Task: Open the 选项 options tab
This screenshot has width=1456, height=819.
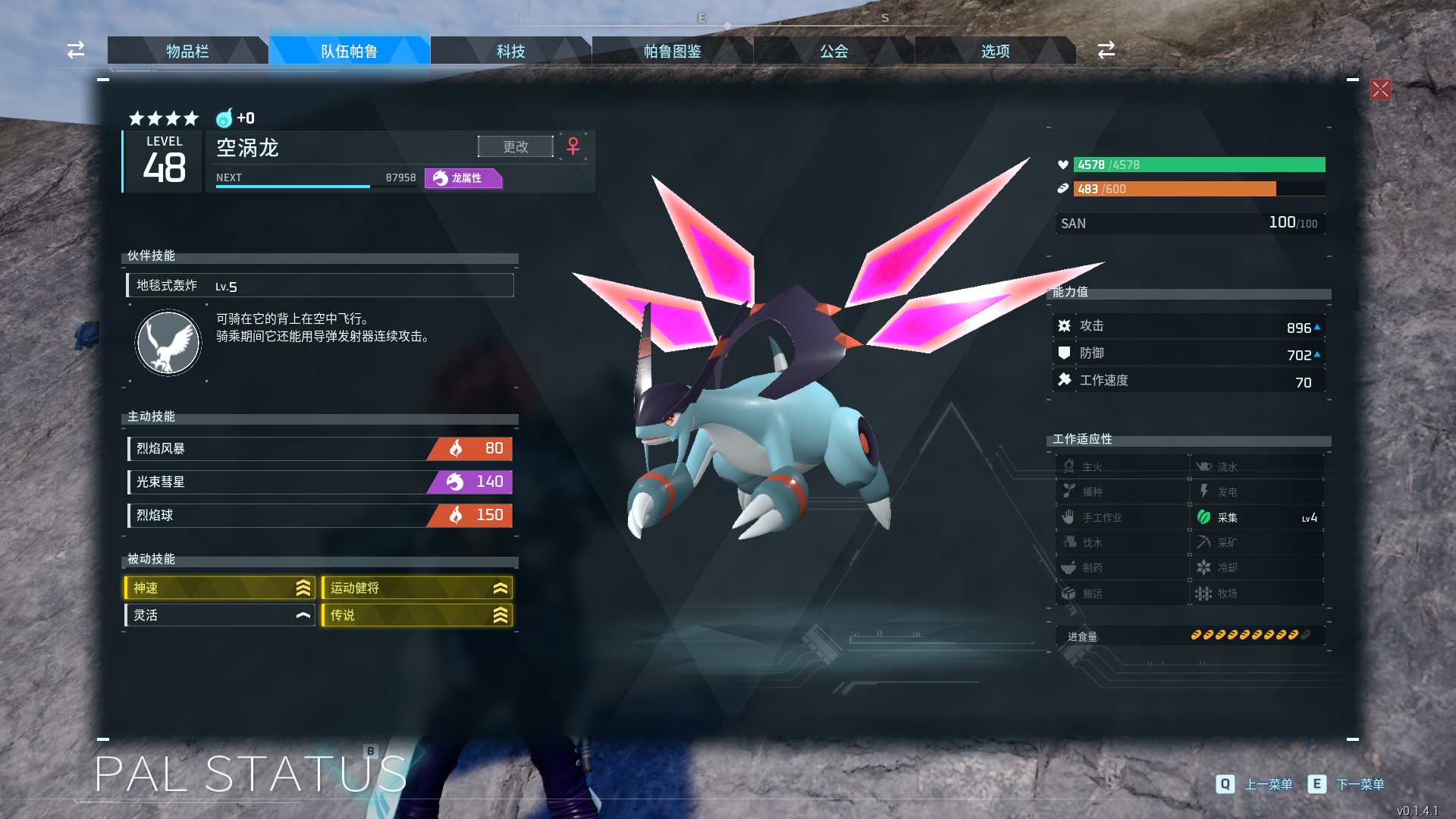Action: (x=995, y=51)
